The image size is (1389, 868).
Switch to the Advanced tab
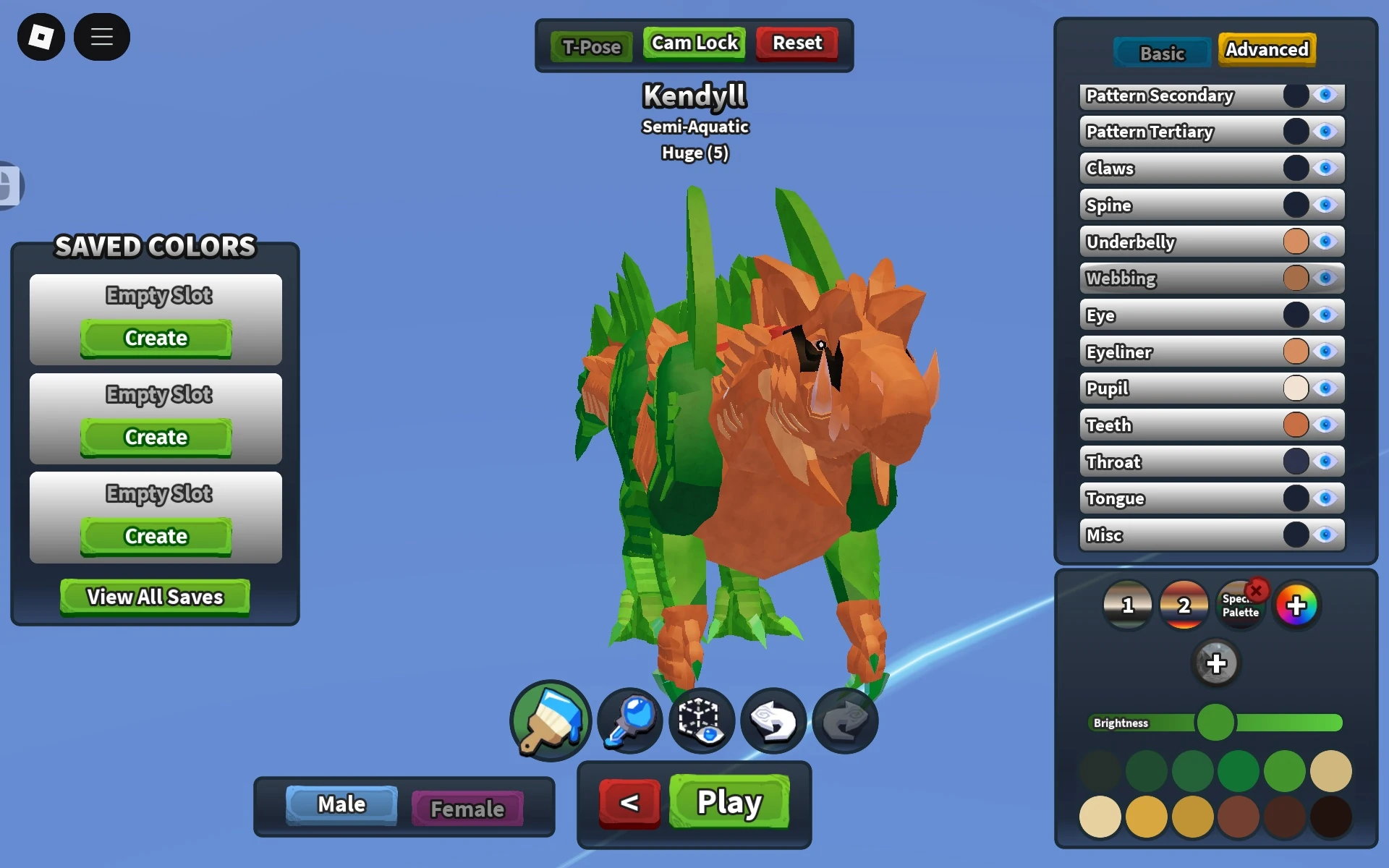click(x=1266, y=49)
